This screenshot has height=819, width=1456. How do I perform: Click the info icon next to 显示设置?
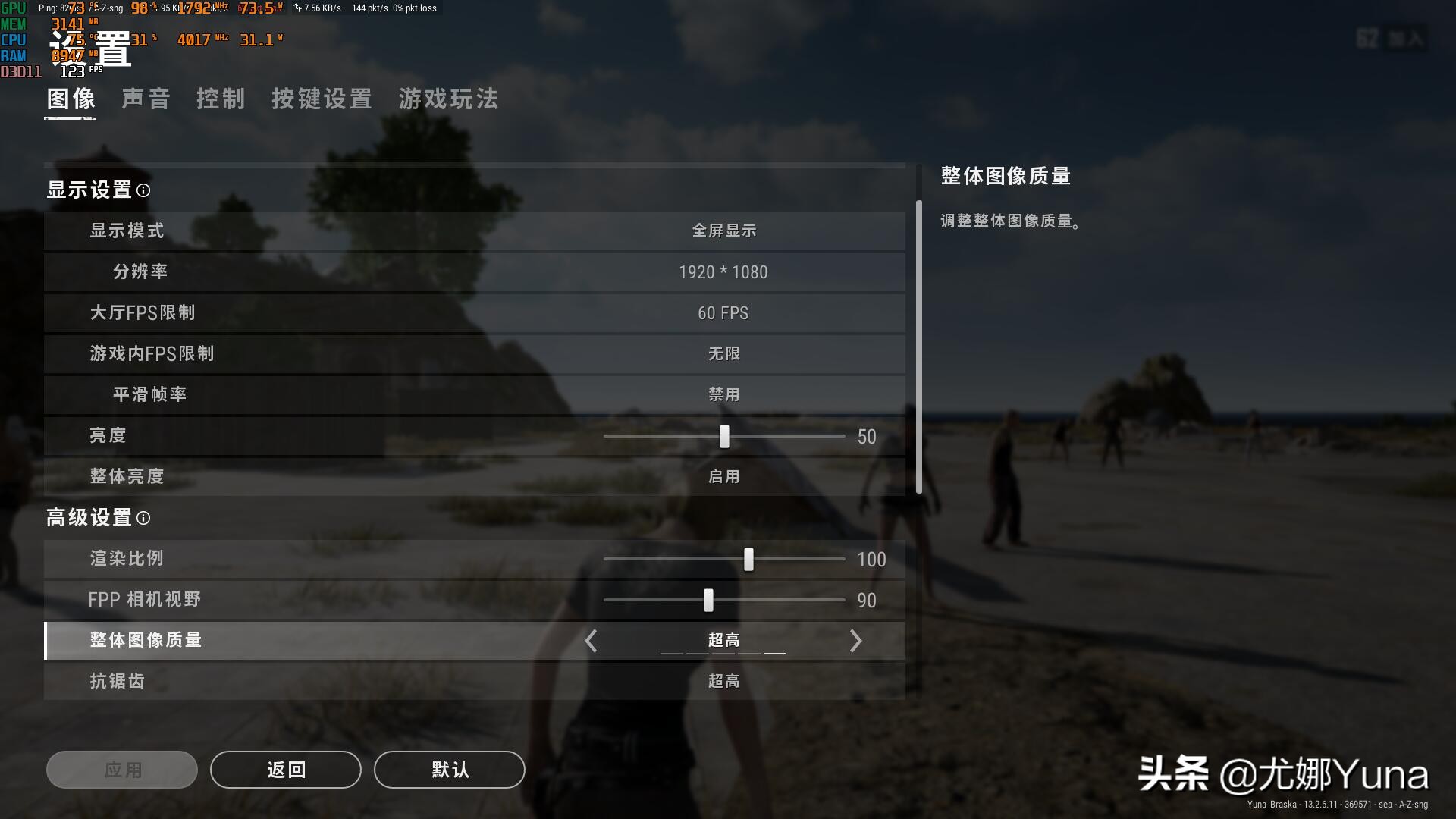143,192
